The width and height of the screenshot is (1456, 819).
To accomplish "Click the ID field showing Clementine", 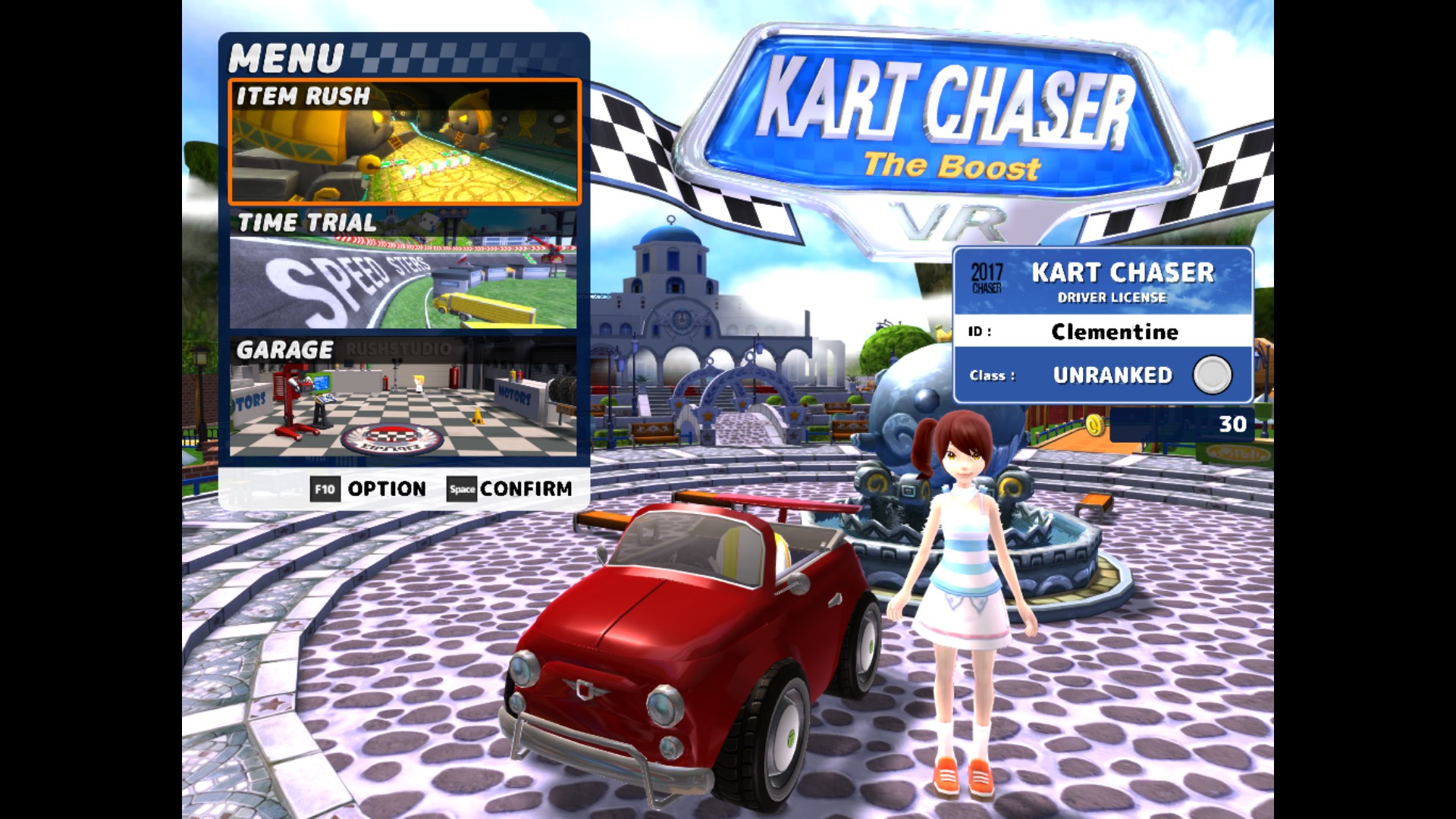I will (1115, 331).
